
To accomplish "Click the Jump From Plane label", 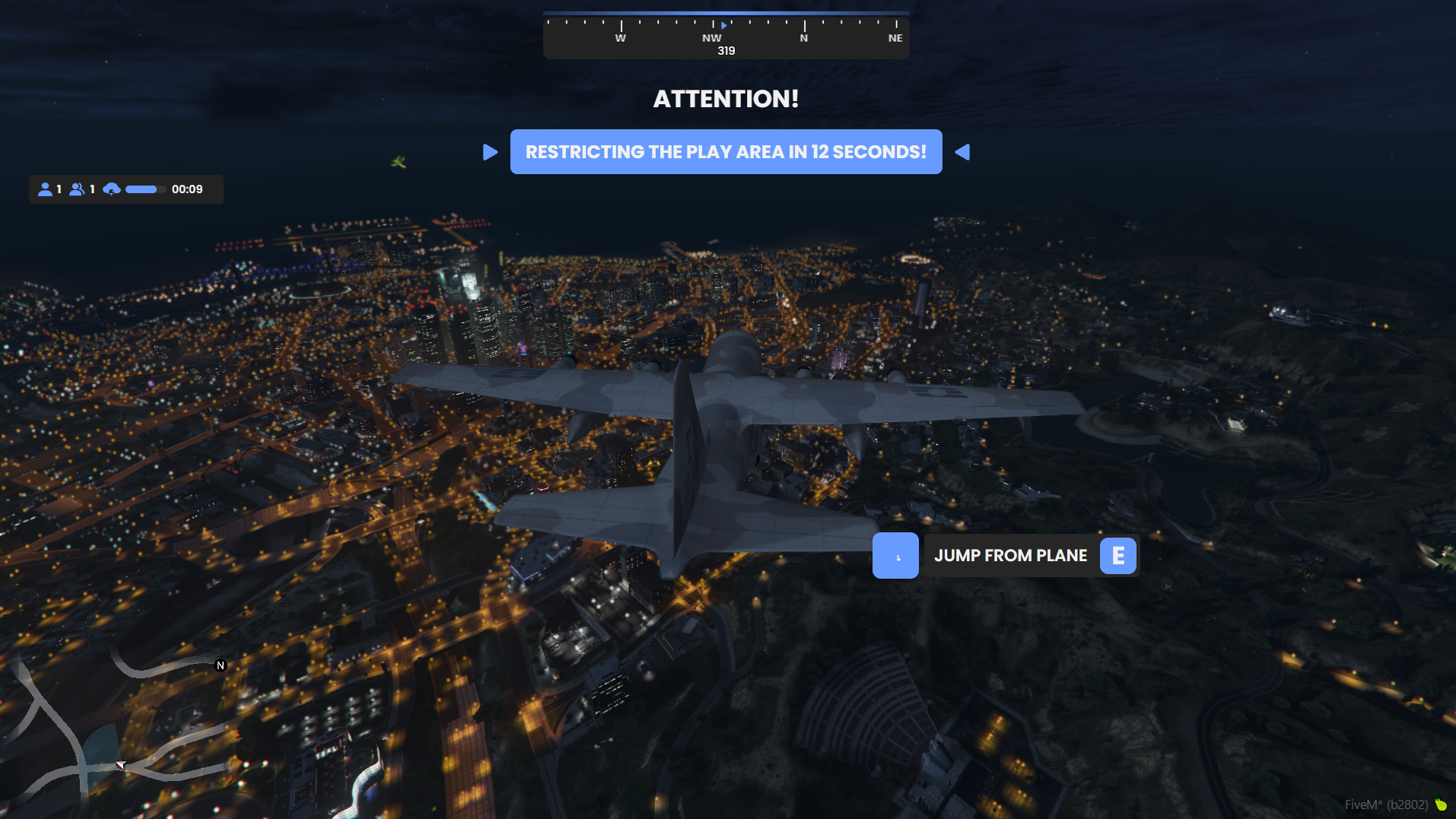I will coord(1010,556).
